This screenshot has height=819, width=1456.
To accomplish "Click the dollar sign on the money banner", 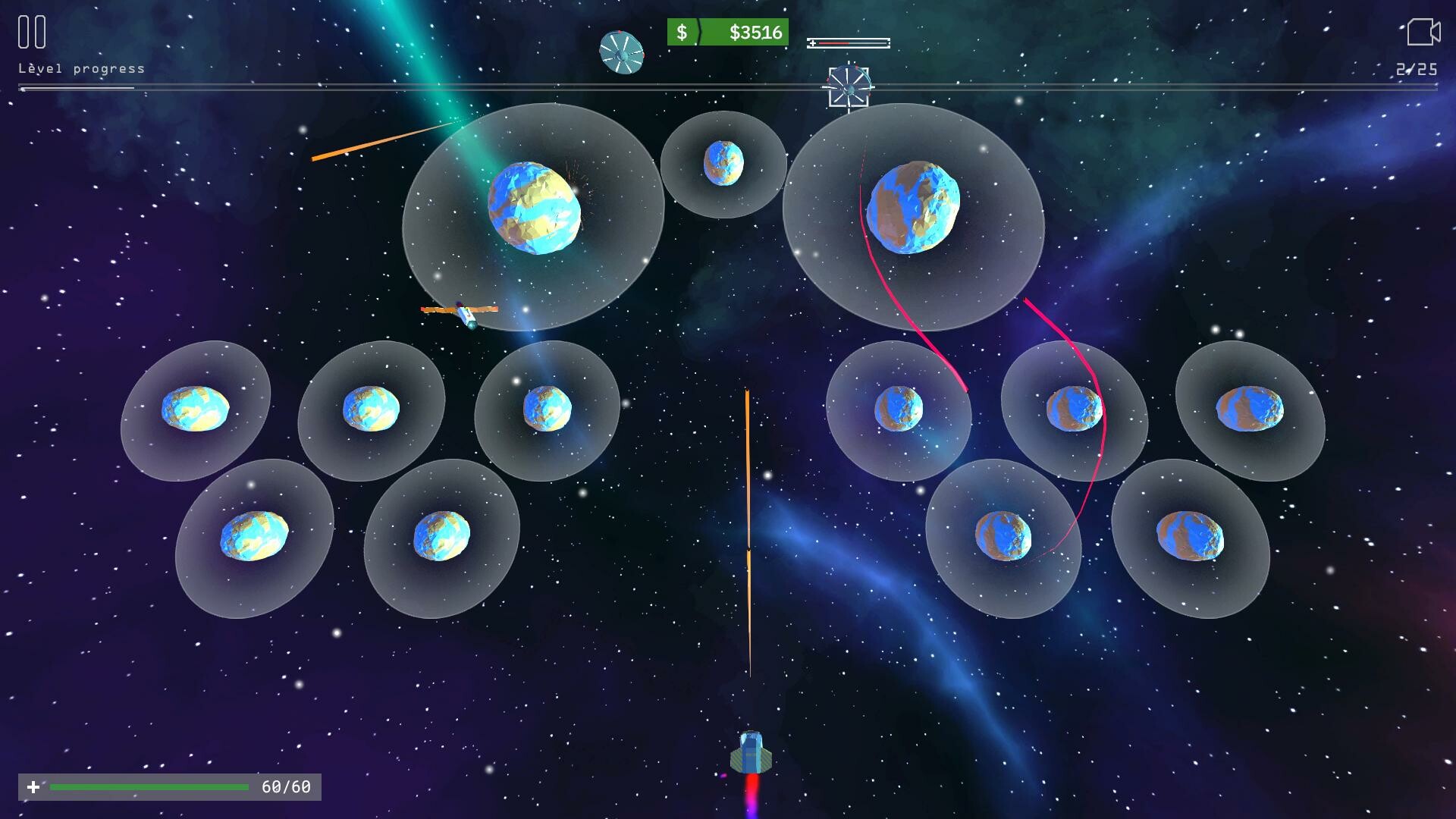I will [x=683, y=33].
